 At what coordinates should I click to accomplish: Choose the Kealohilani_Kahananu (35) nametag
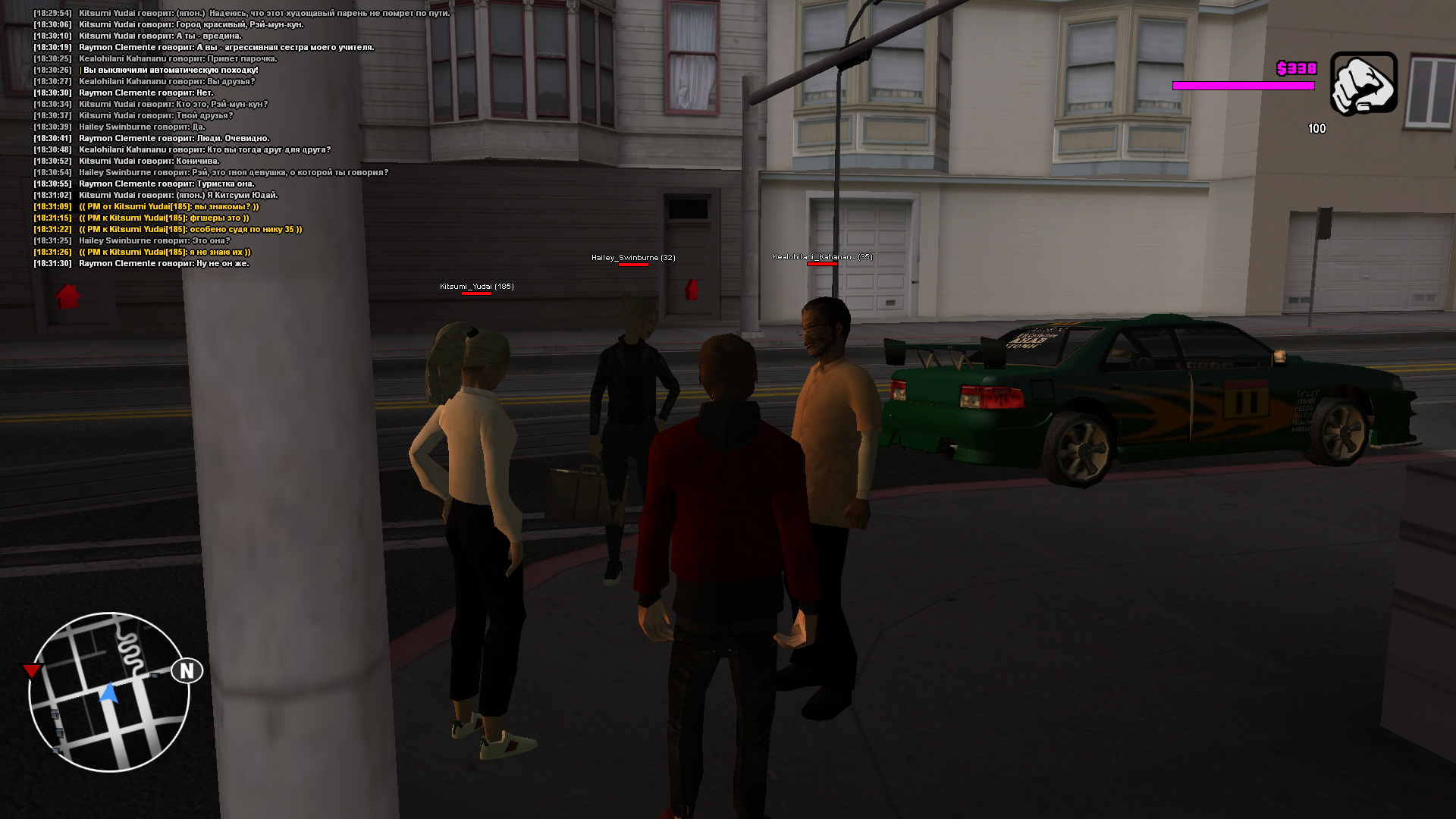pyautogui.click(x=822, y=257)
